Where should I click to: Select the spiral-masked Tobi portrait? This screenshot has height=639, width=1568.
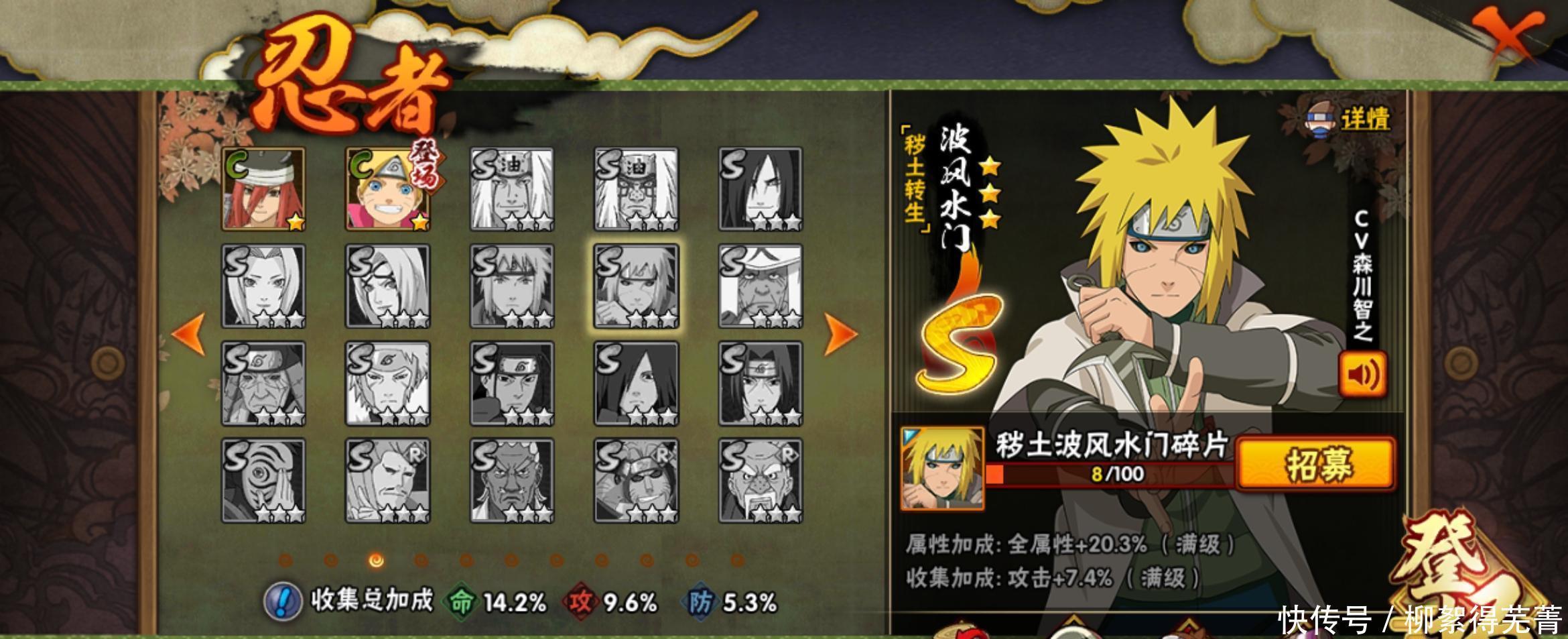point(263,481)
